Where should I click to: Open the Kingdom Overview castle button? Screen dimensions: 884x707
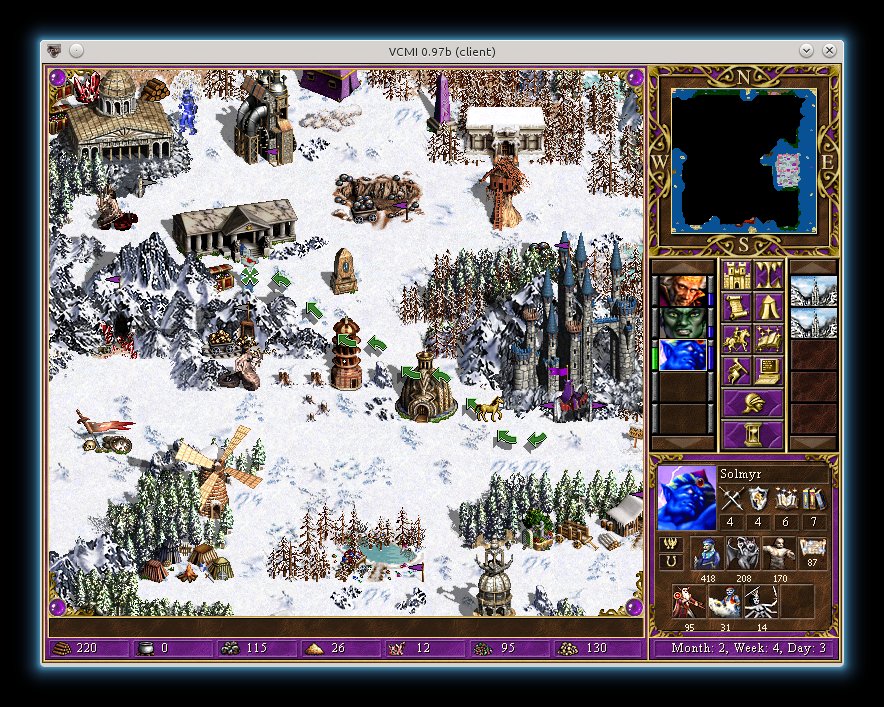(736, 273)
